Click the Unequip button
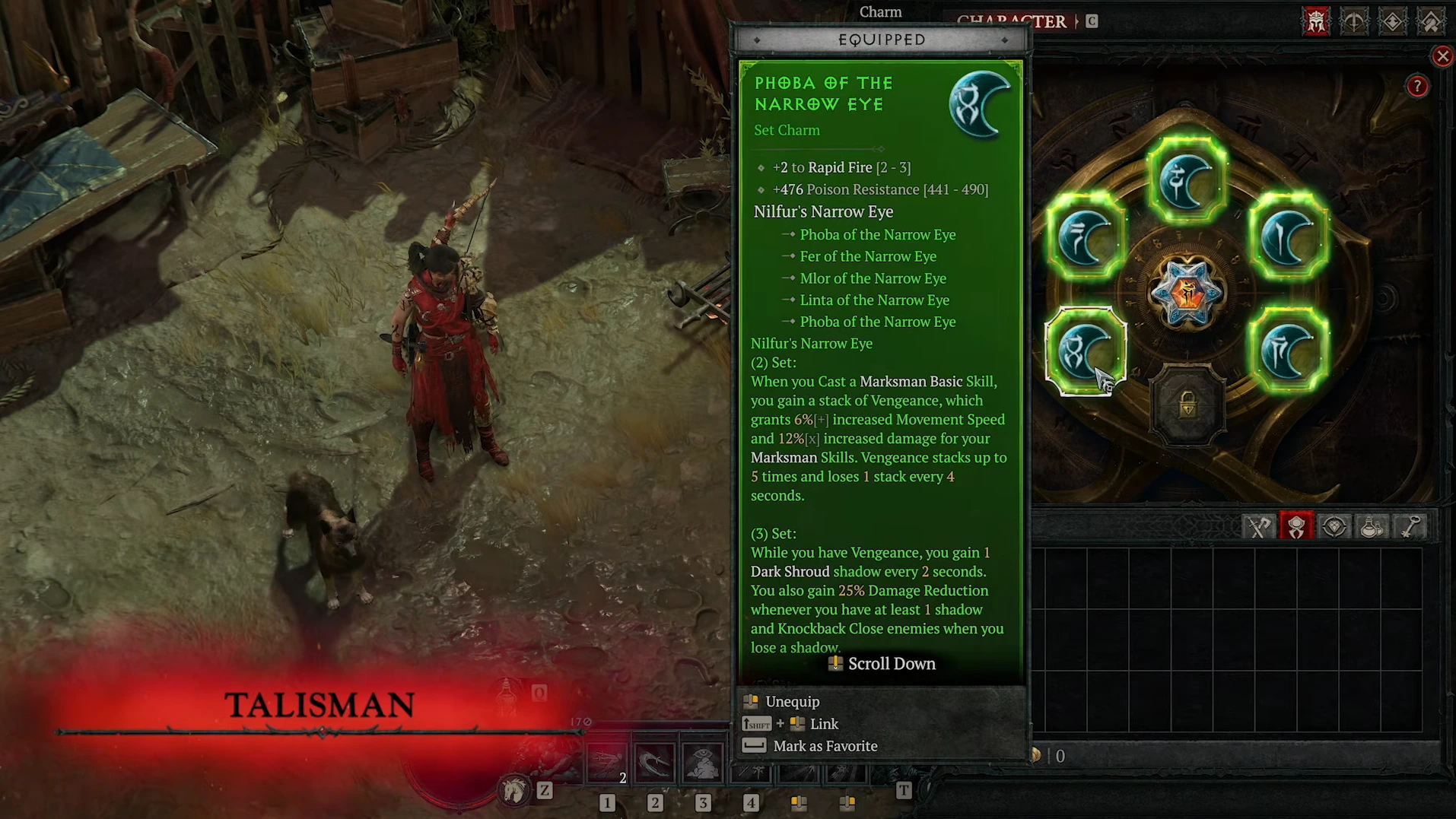This screenshot has width=1456, height=819. click(793, 701)
